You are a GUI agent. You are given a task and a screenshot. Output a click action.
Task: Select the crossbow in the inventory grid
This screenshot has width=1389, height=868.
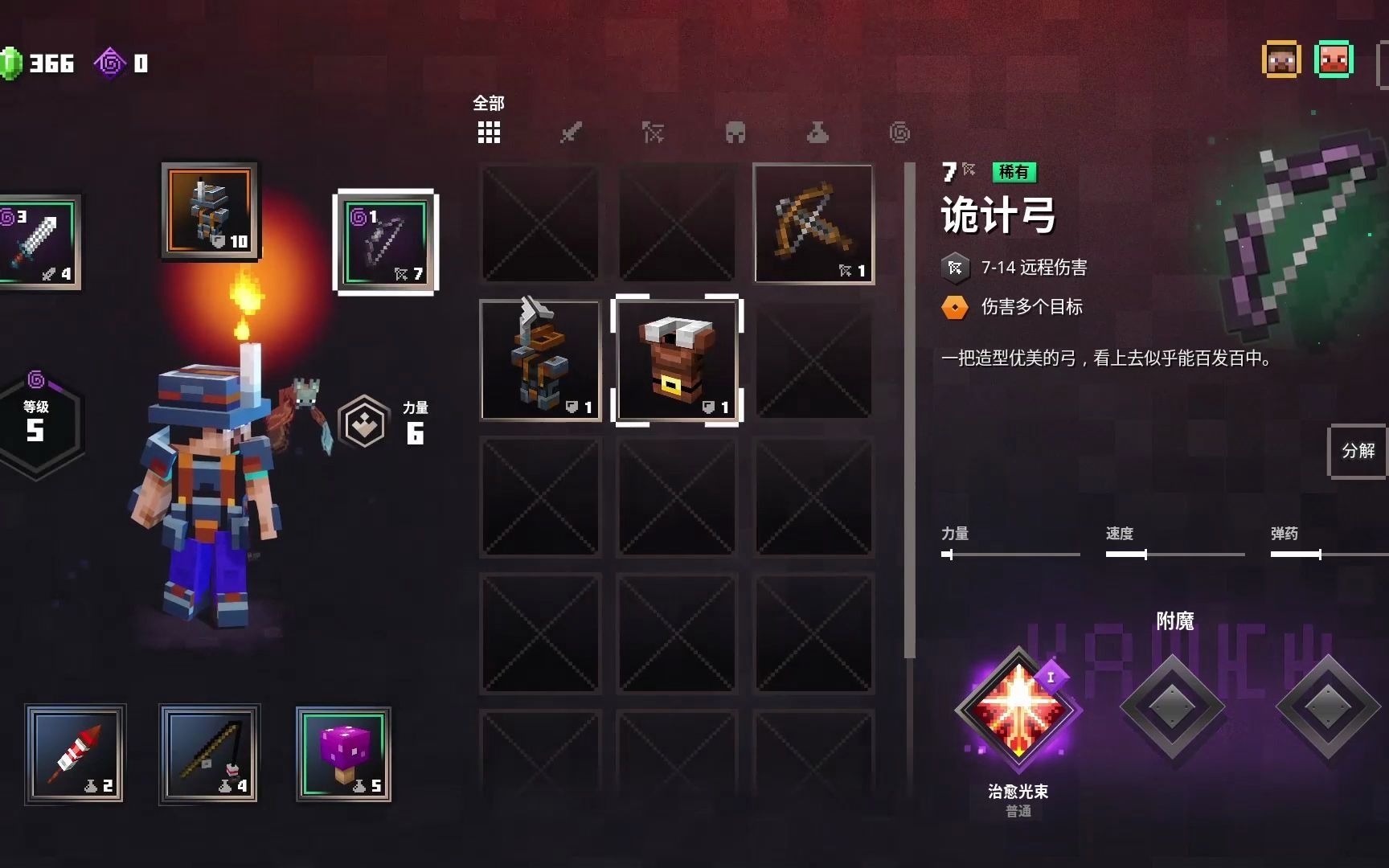coord(812,223)
